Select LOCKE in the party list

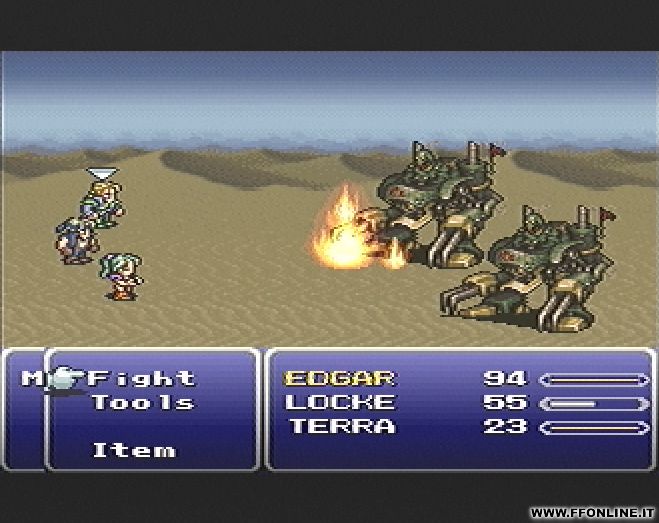click(340, 403)
